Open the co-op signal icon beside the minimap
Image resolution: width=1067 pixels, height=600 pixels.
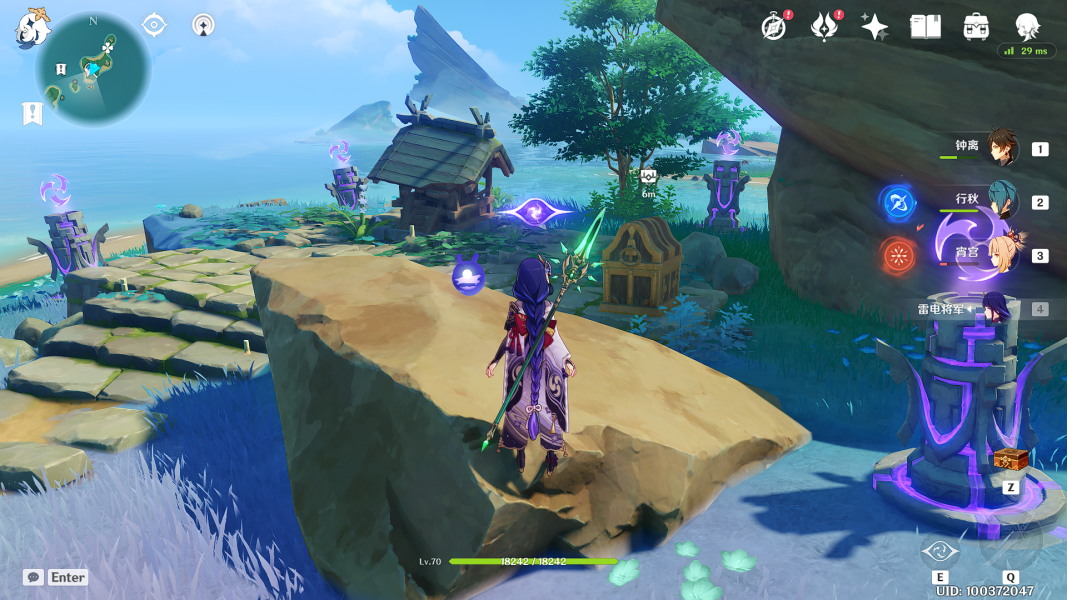point(203,25)
